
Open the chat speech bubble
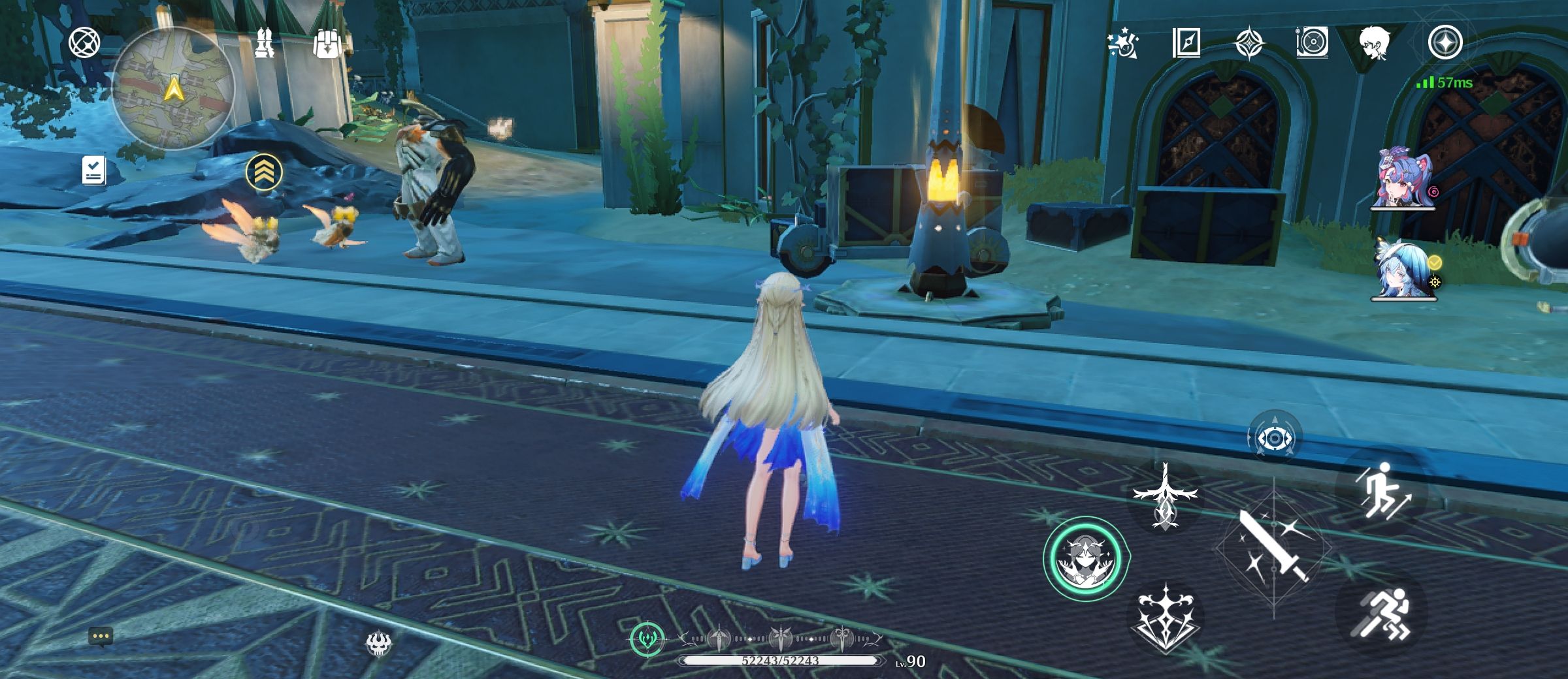101,636
